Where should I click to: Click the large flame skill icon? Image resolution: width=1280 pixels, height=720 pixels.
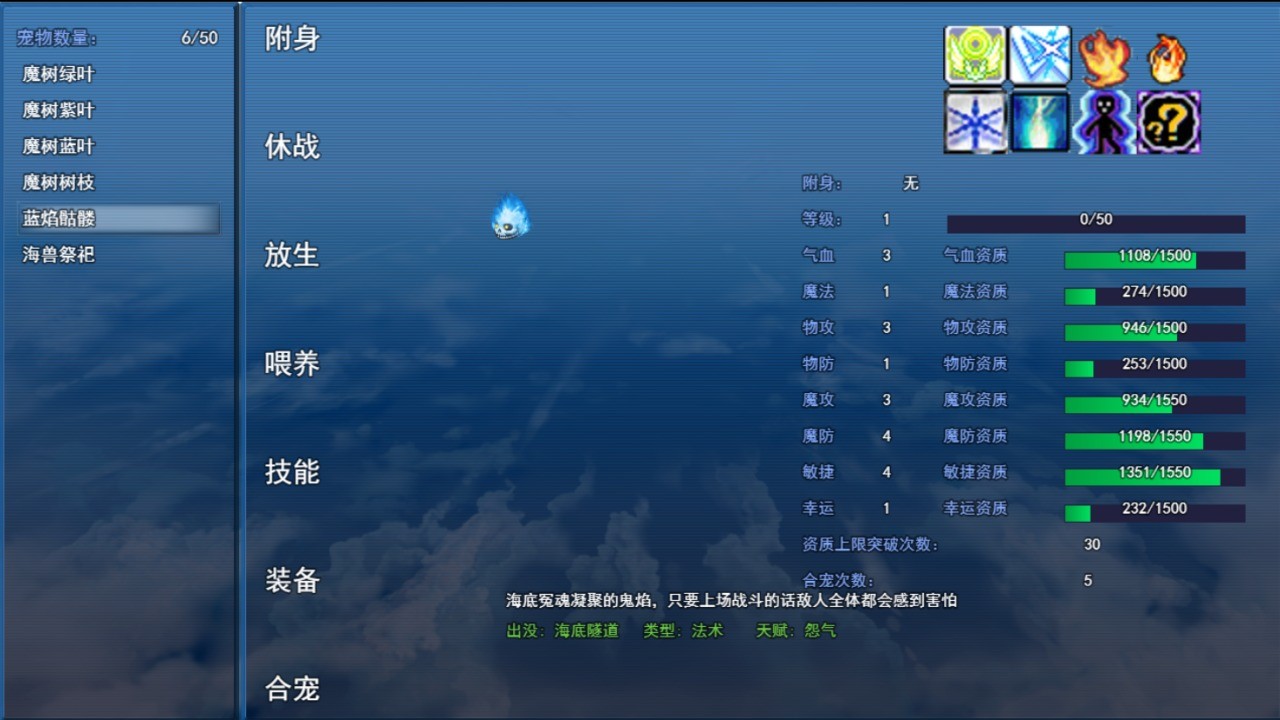pos(1105,57)
